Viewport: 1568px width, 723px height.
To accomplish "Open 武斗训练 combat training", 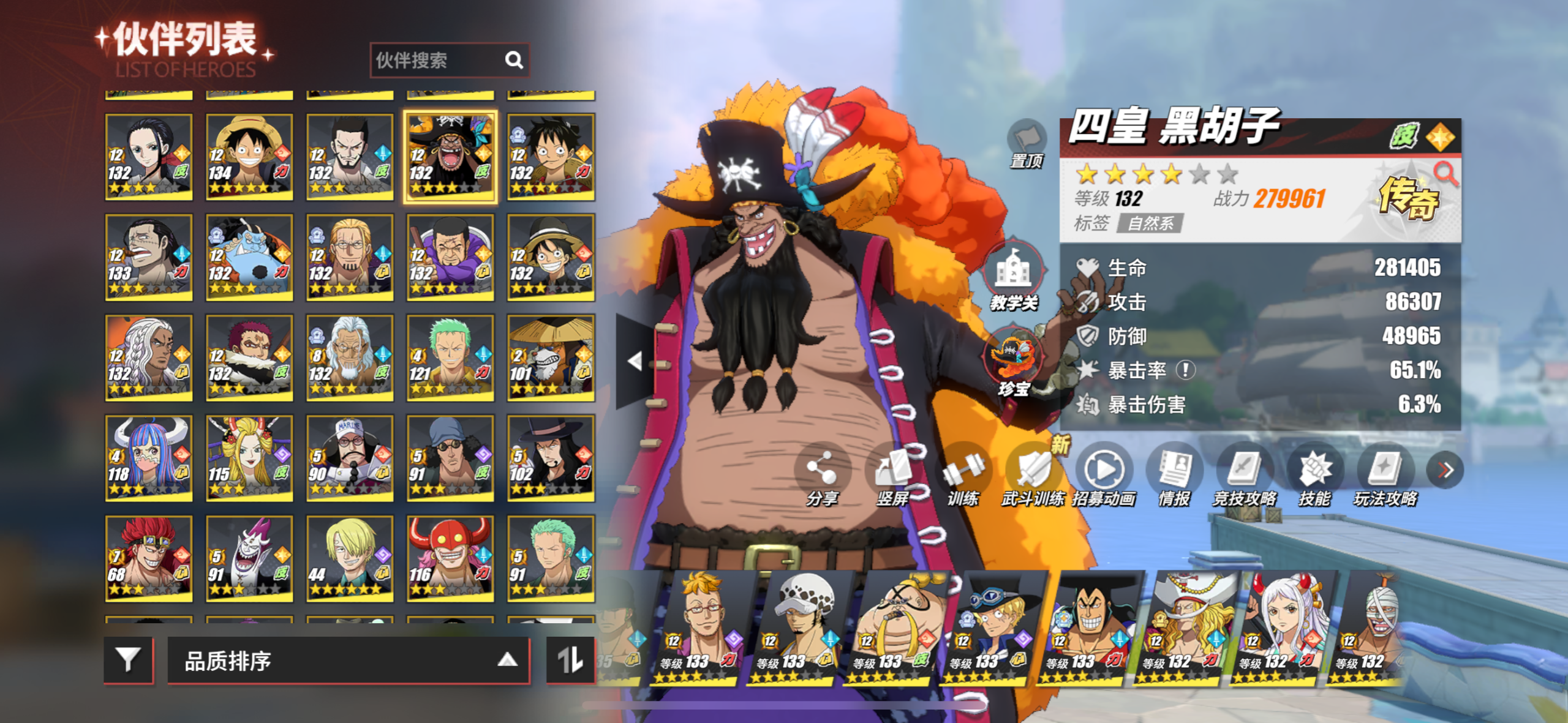I will click(1033, 474).
